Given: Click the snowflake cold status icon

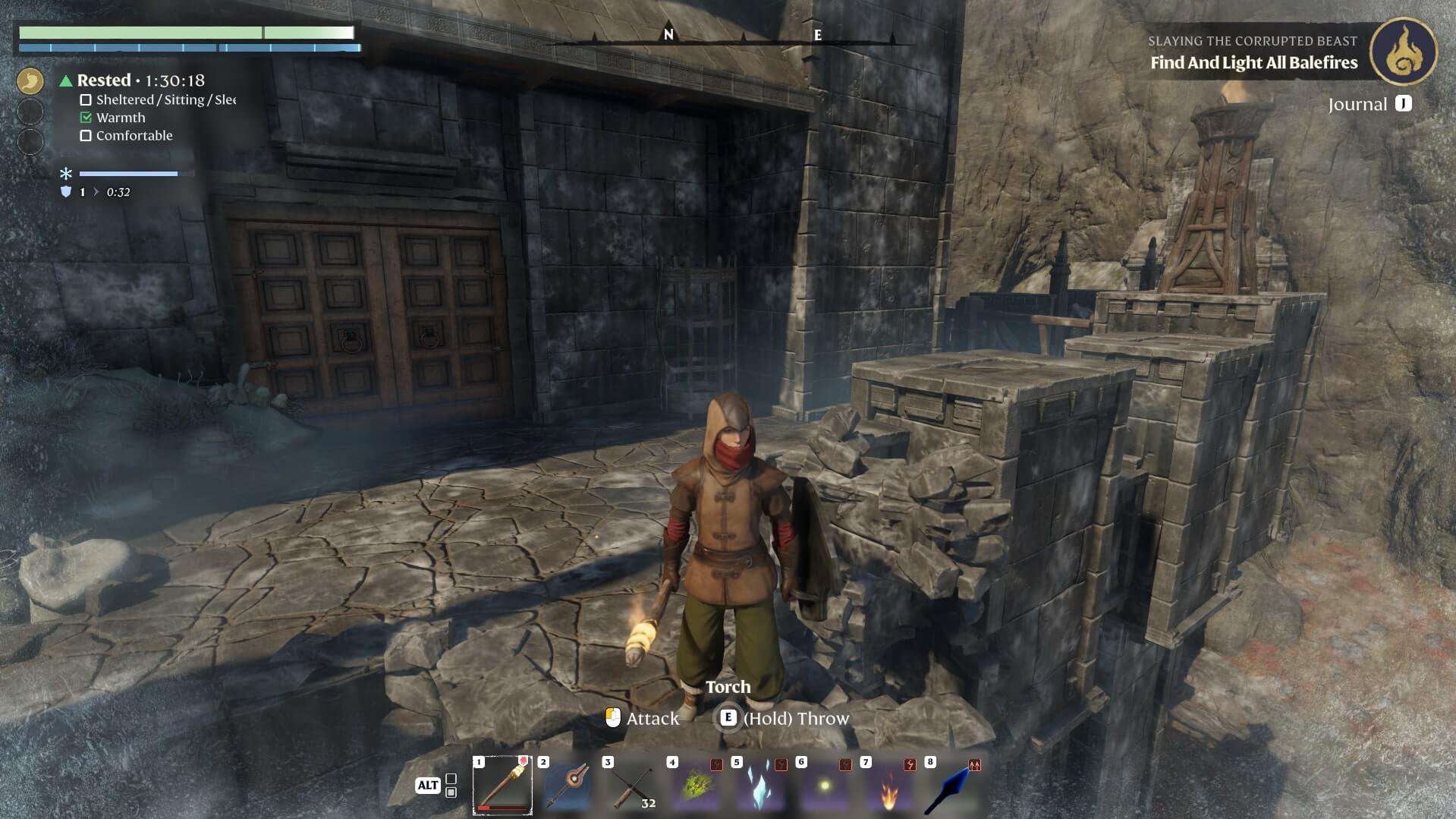Looking at the screenshot, I should tap(66, 174).
